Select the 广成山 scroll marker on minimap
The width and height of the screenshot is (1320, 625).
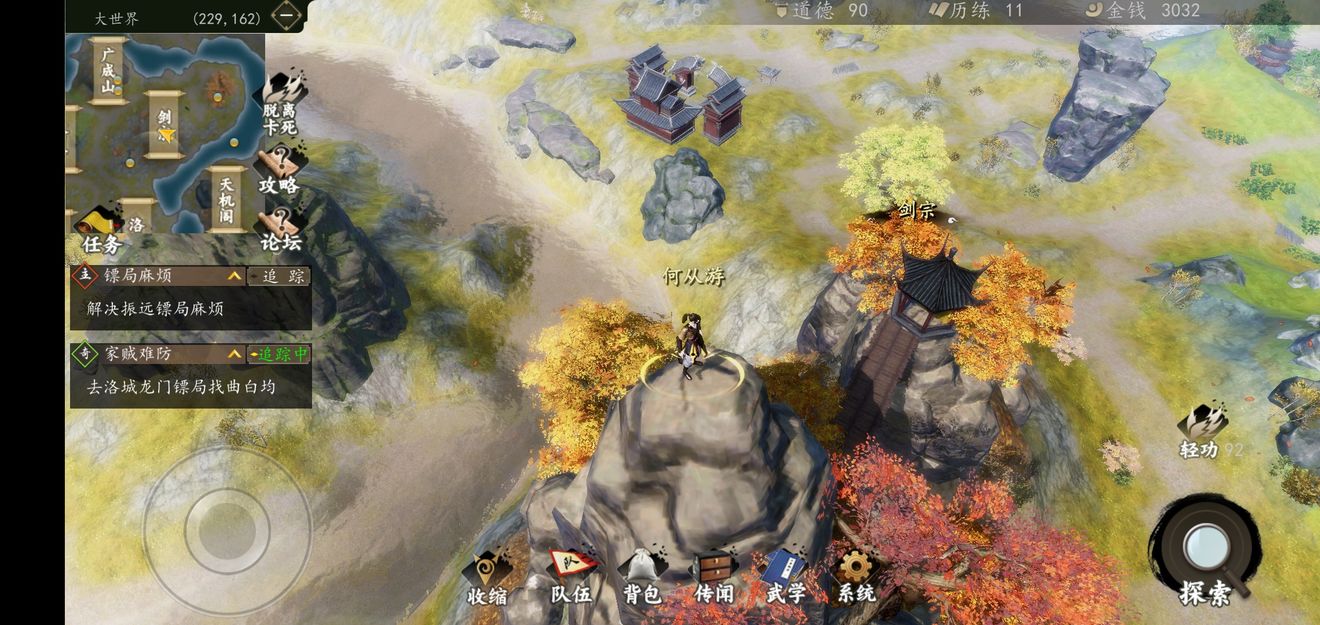pyautogui.click(x=107, y=70)
